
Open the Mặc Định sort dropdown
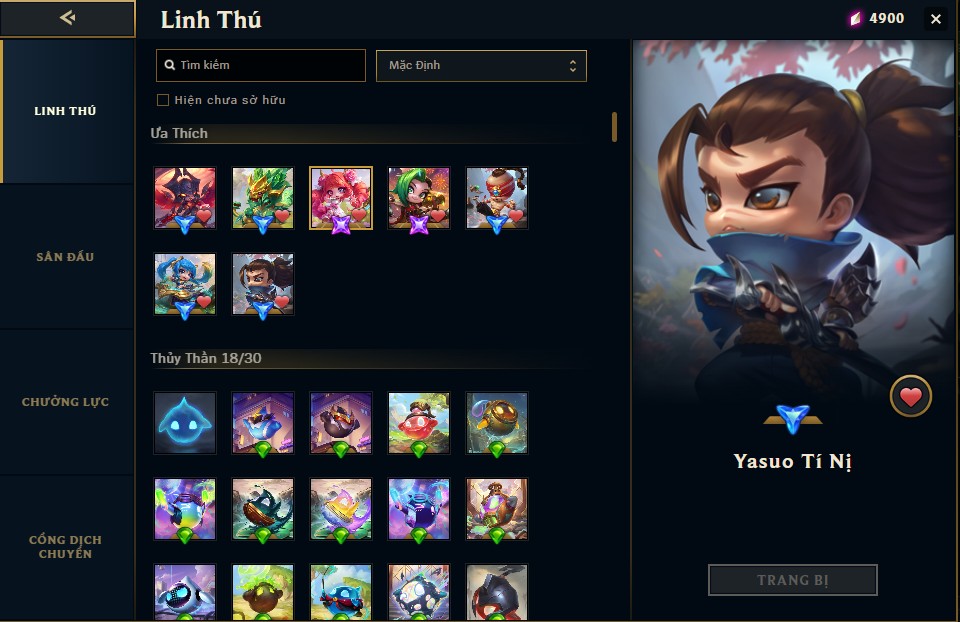pyautogui.click(x=481, y=66)
